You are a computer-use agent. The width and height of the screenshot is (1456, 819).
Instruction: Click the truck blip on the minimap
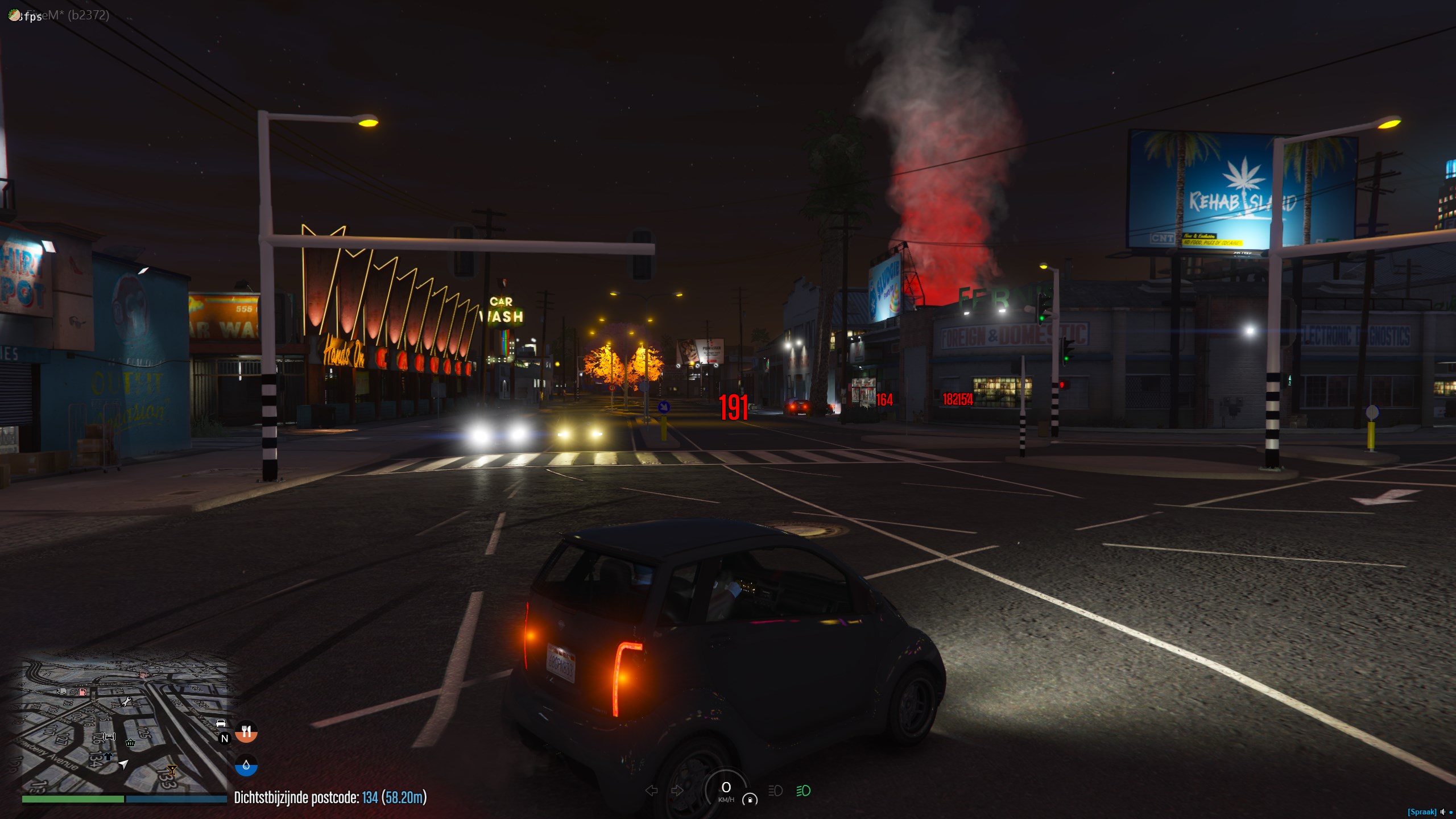[x=63, y=691]
